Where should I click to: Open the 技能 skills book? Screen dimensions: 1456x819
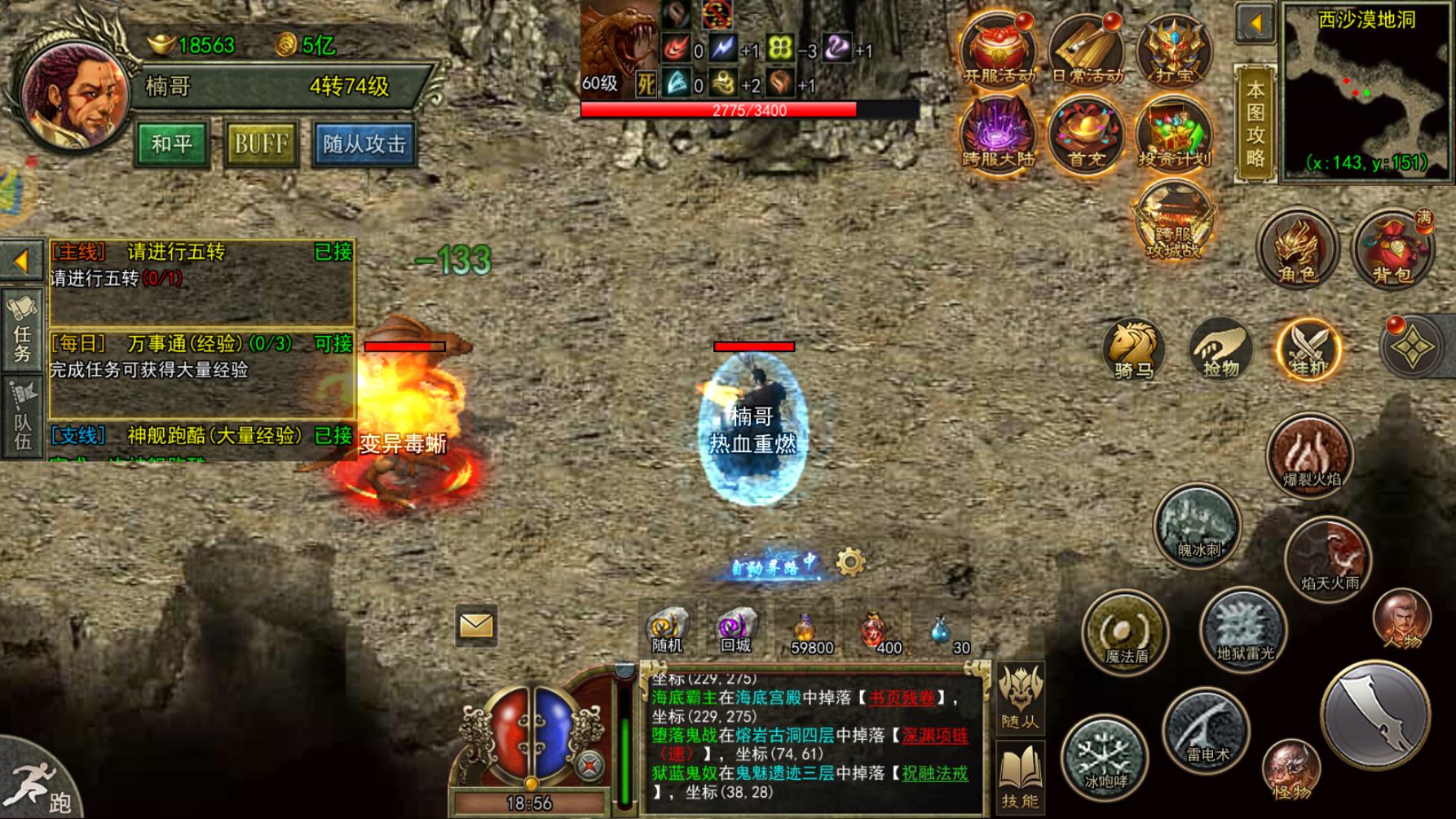coord(1020,777)
